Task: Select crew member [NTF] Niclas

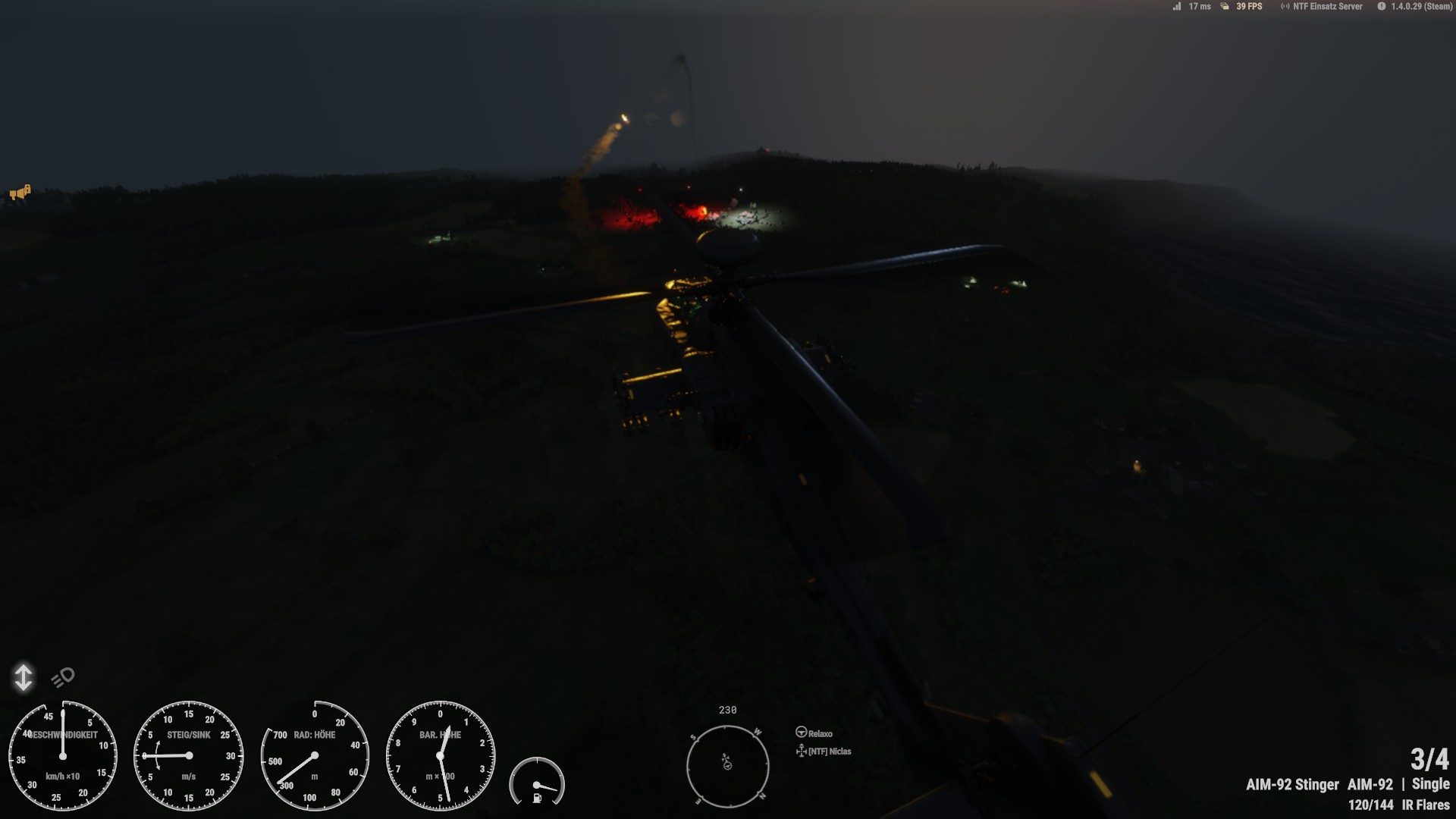Action: coord(824,752)
